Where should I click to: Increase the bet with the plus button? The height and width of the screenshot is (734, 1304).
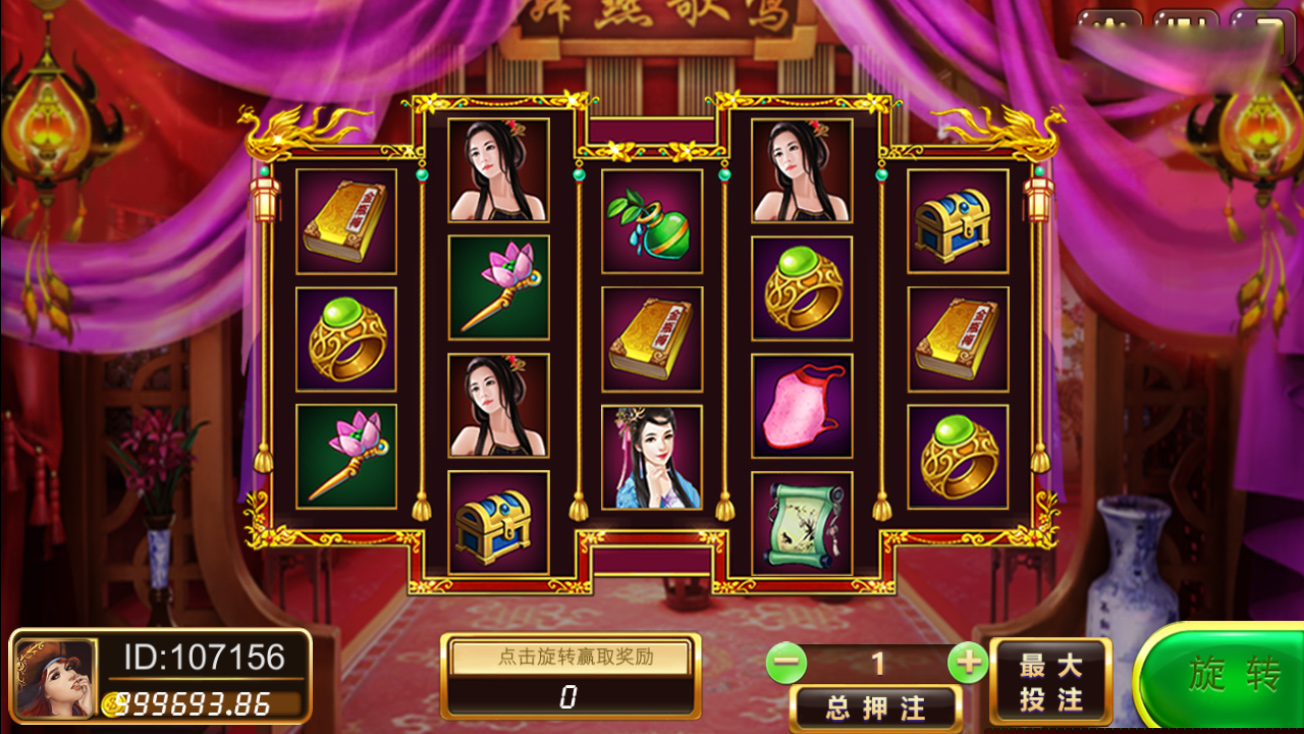[x=966, y=662]
